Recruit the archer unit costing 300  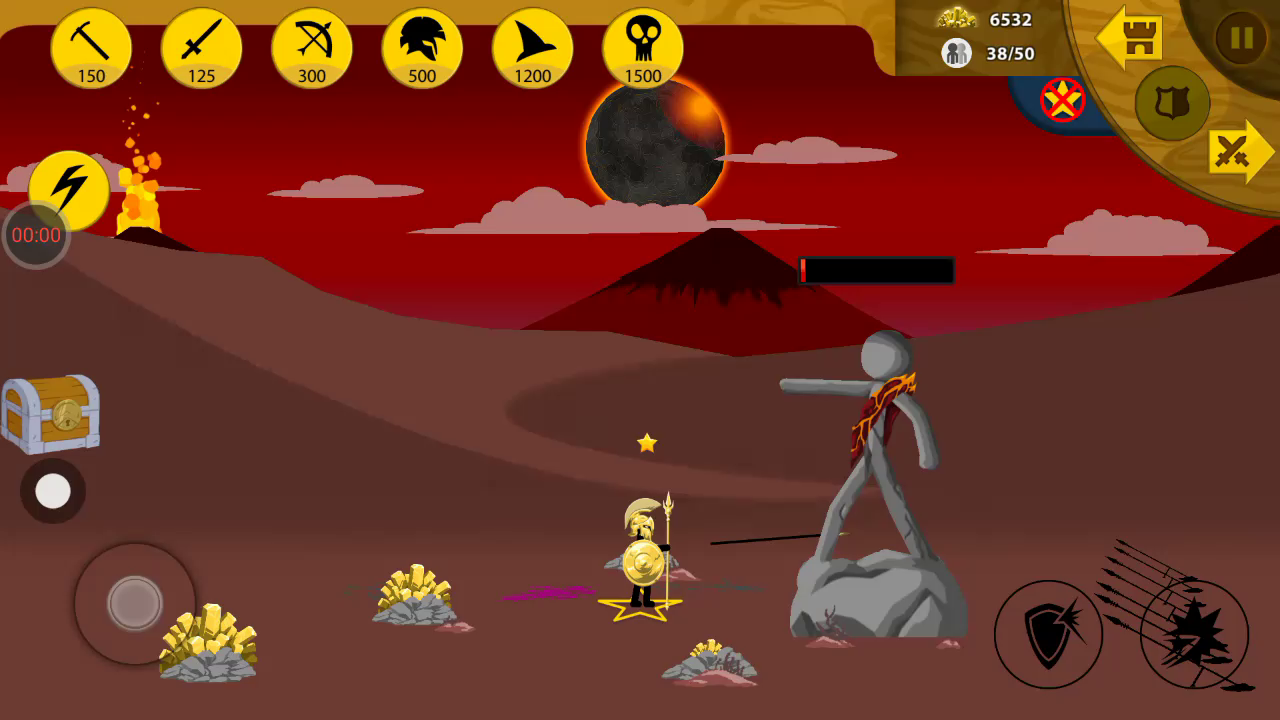[311, 47]
